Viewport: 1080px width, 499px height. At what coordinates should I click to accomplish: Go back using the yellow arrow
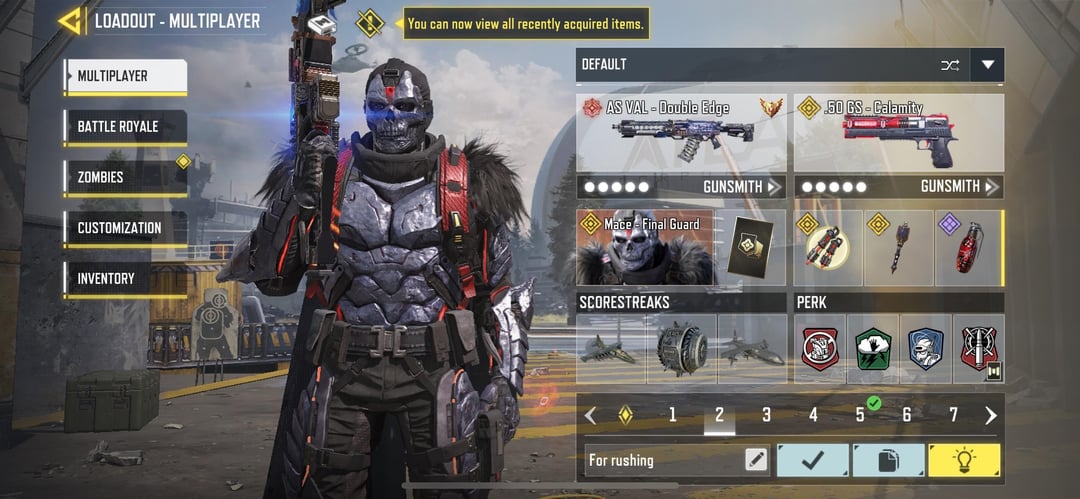coord(70,21)
